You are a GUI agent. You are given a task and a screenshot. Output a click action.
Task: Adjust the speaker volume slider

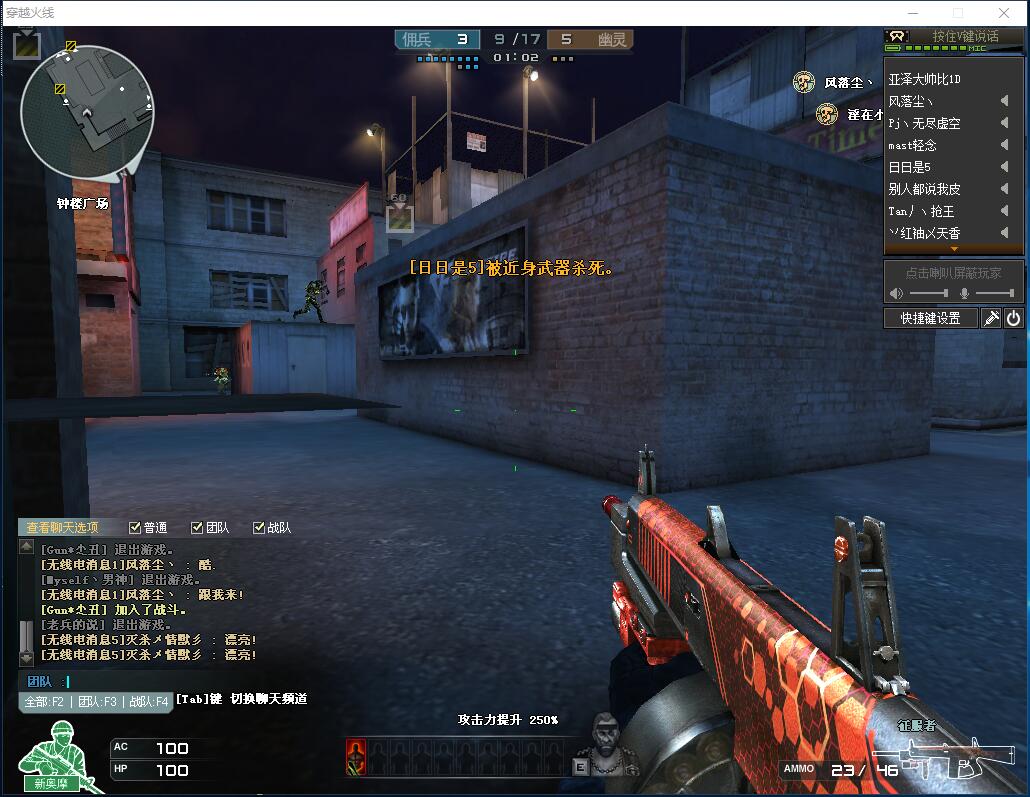(x=930, y=293)
